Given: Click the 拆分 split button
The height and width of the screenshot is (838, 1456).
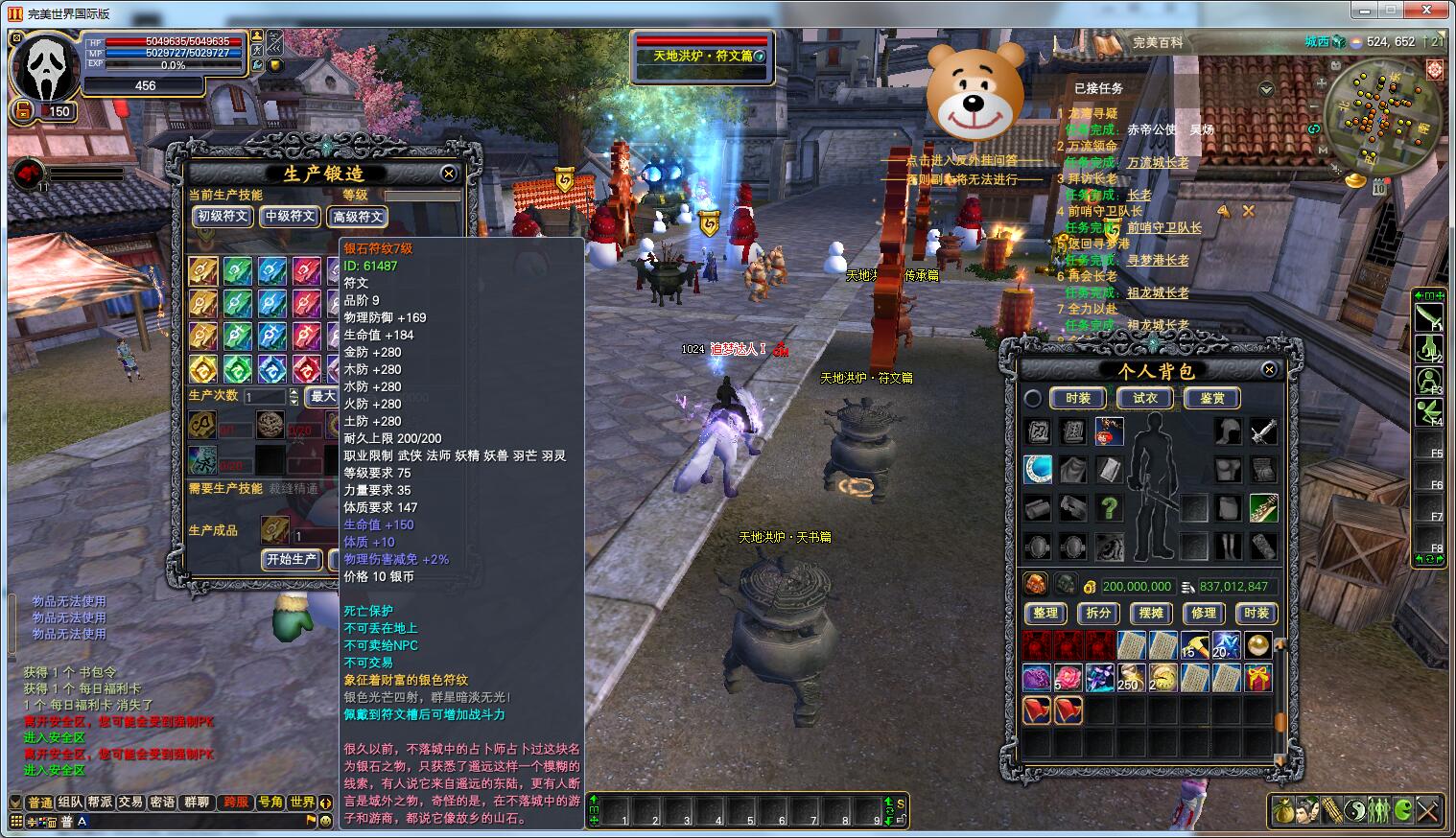Looking at the screenshot, I should 1098,613.
